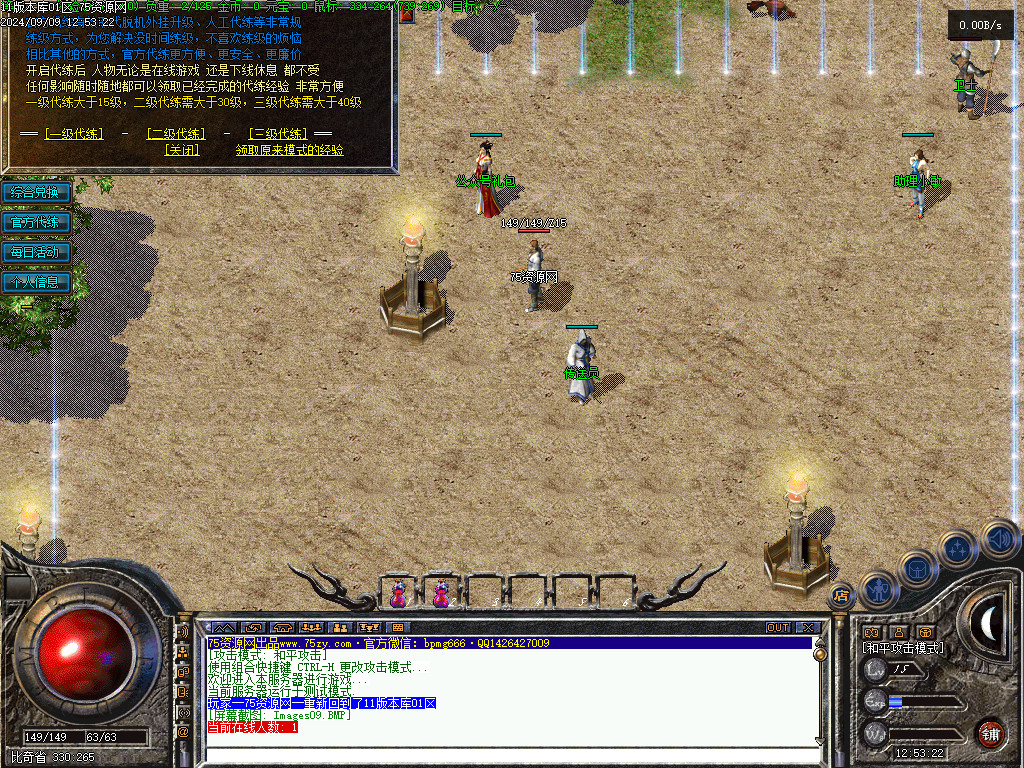Click the red 铺 stall button
Screen dimensions: 1024x768
tap(990, 733)
